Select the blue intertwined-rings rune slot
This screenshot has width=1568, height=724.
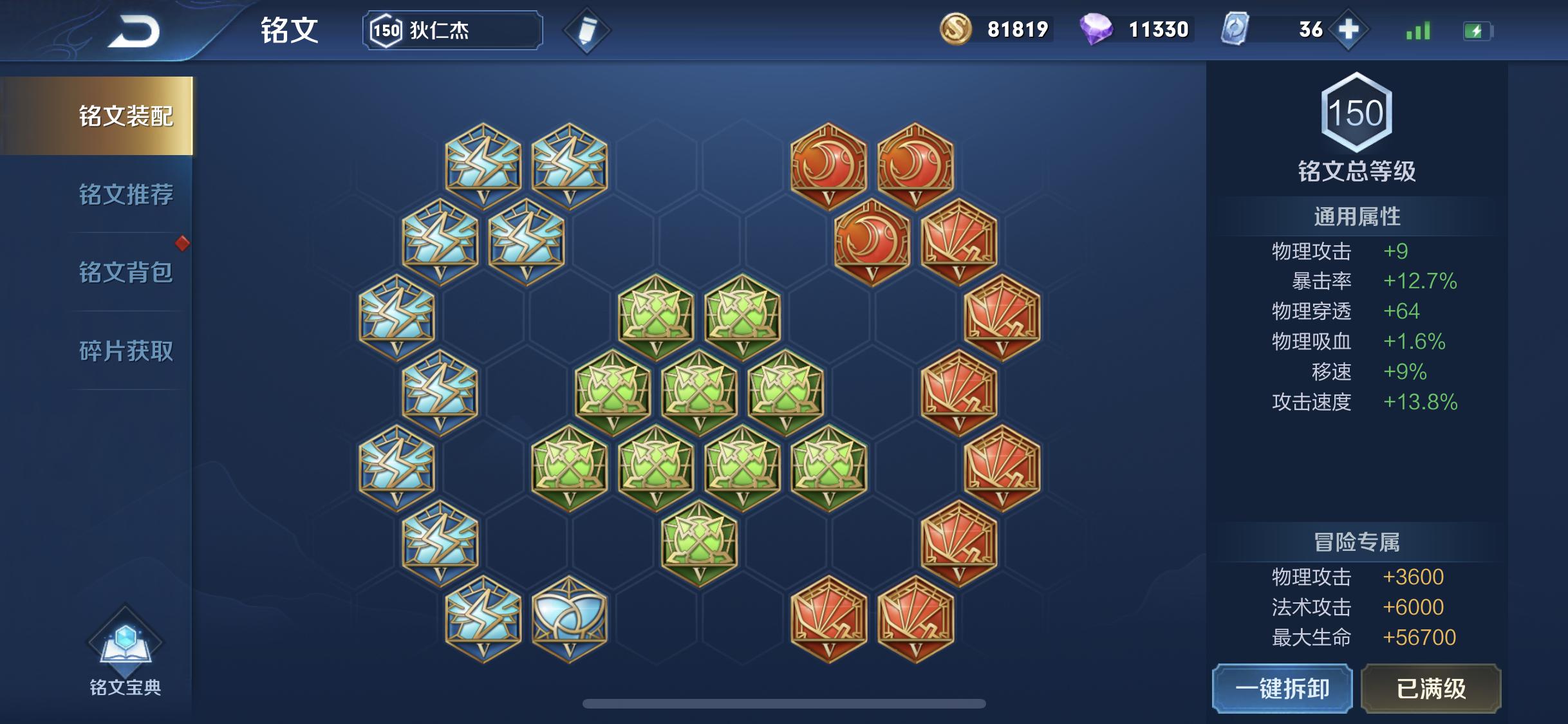[569, 618]
